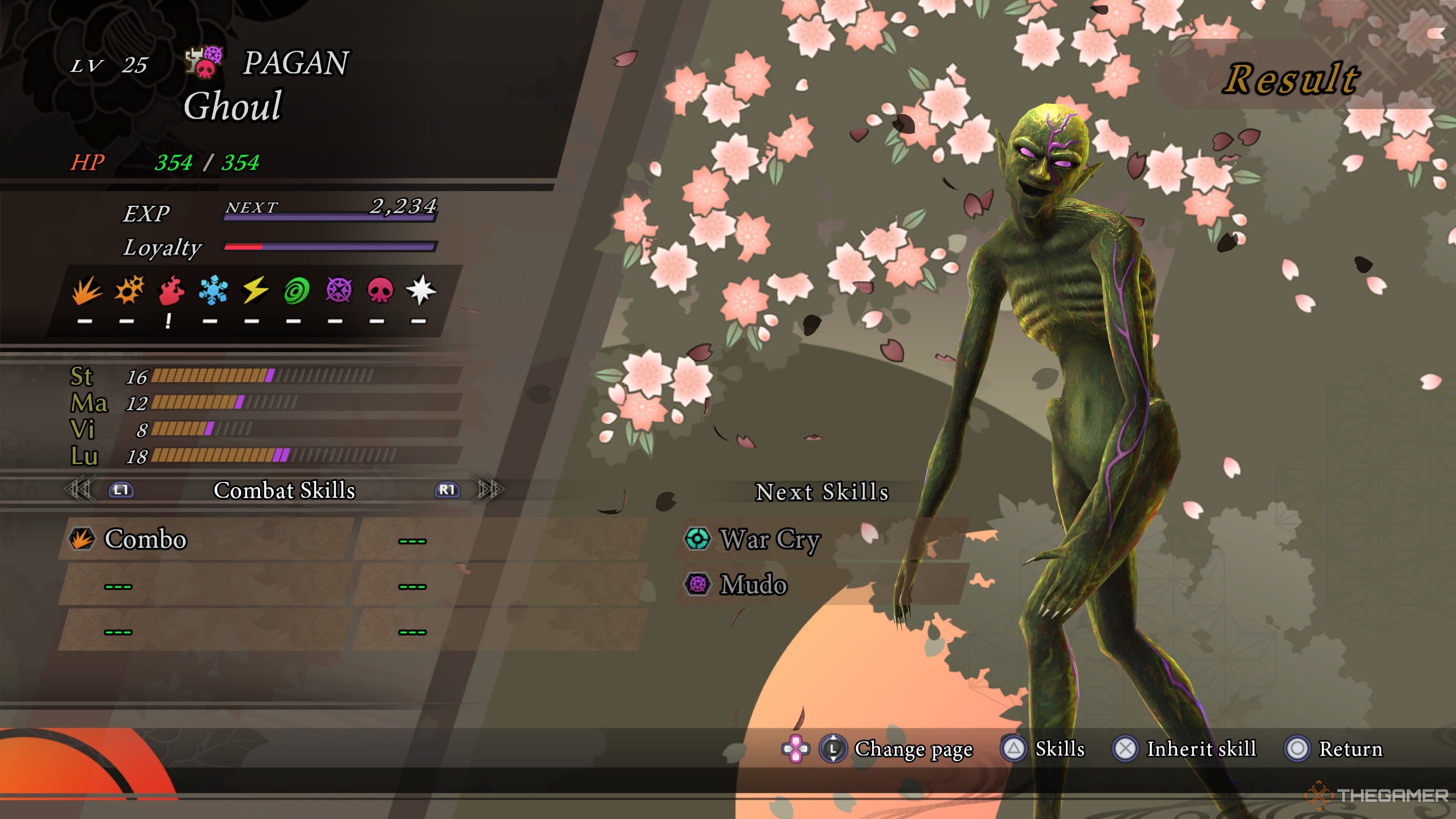This screenshot has height=819, width=1456.
Task: Go to the next skills page arrow
Action: [x=490, y=490]
